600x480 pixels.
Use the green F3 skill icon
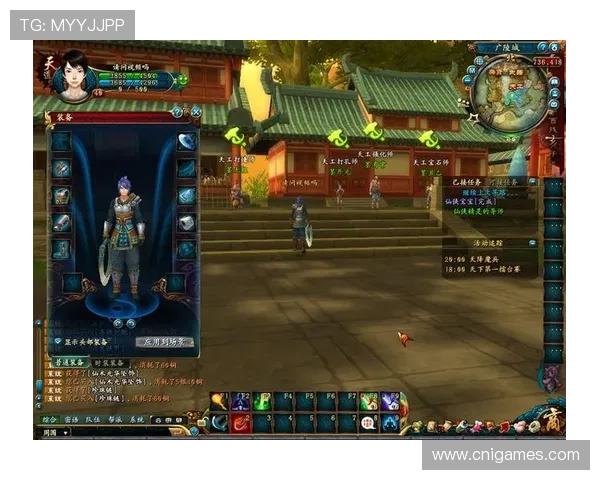[262, 402]
